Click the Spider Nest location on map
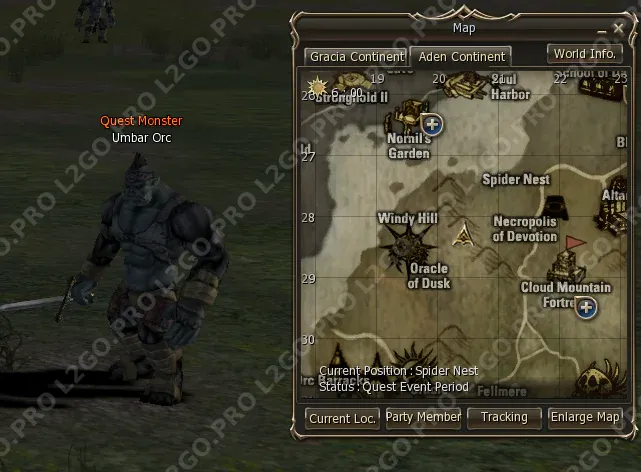Viewport: 641px width, 472px height. [516, 180]
